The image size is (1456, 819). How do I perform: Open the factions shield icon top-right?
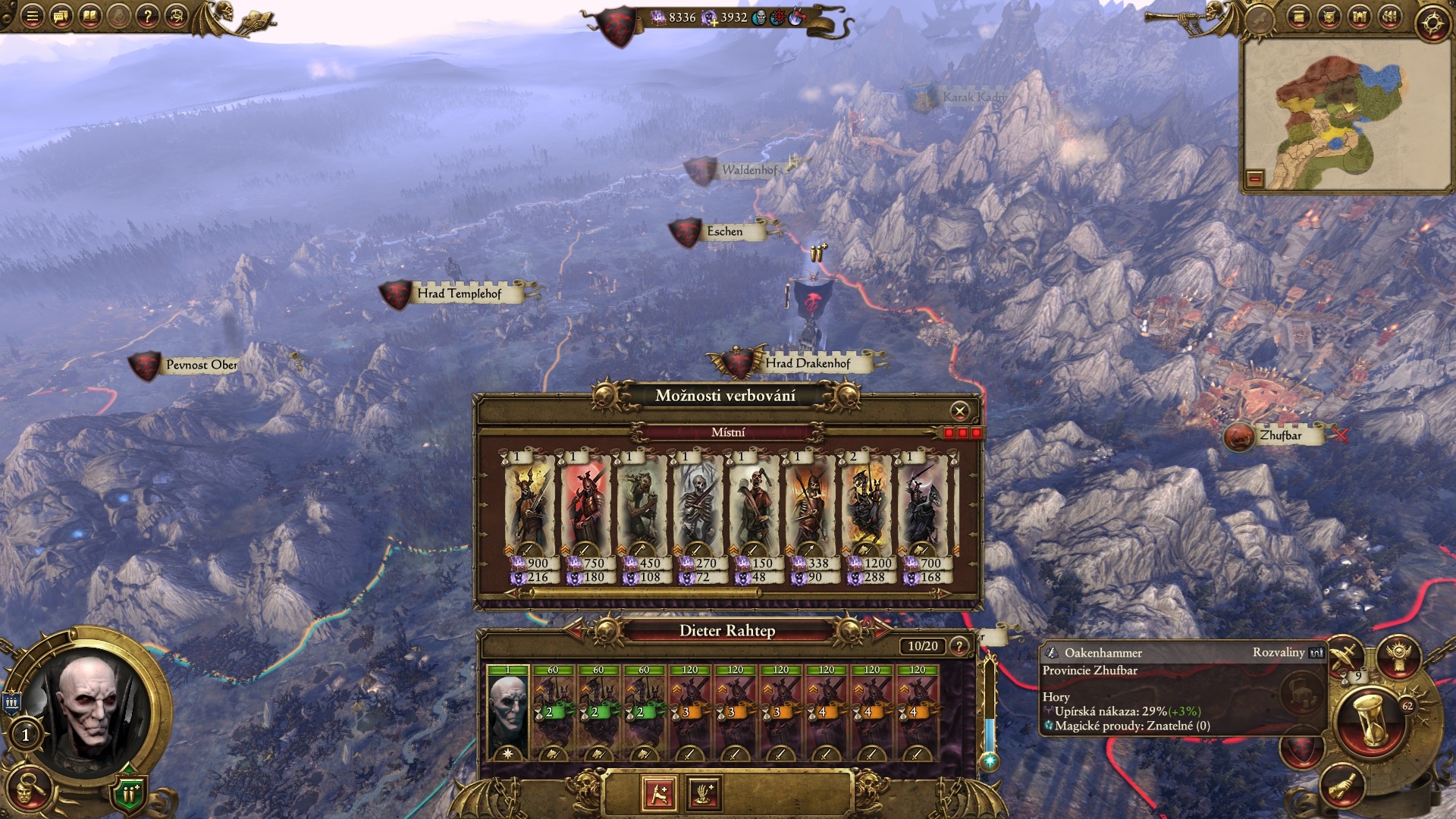pos(1329,17)
